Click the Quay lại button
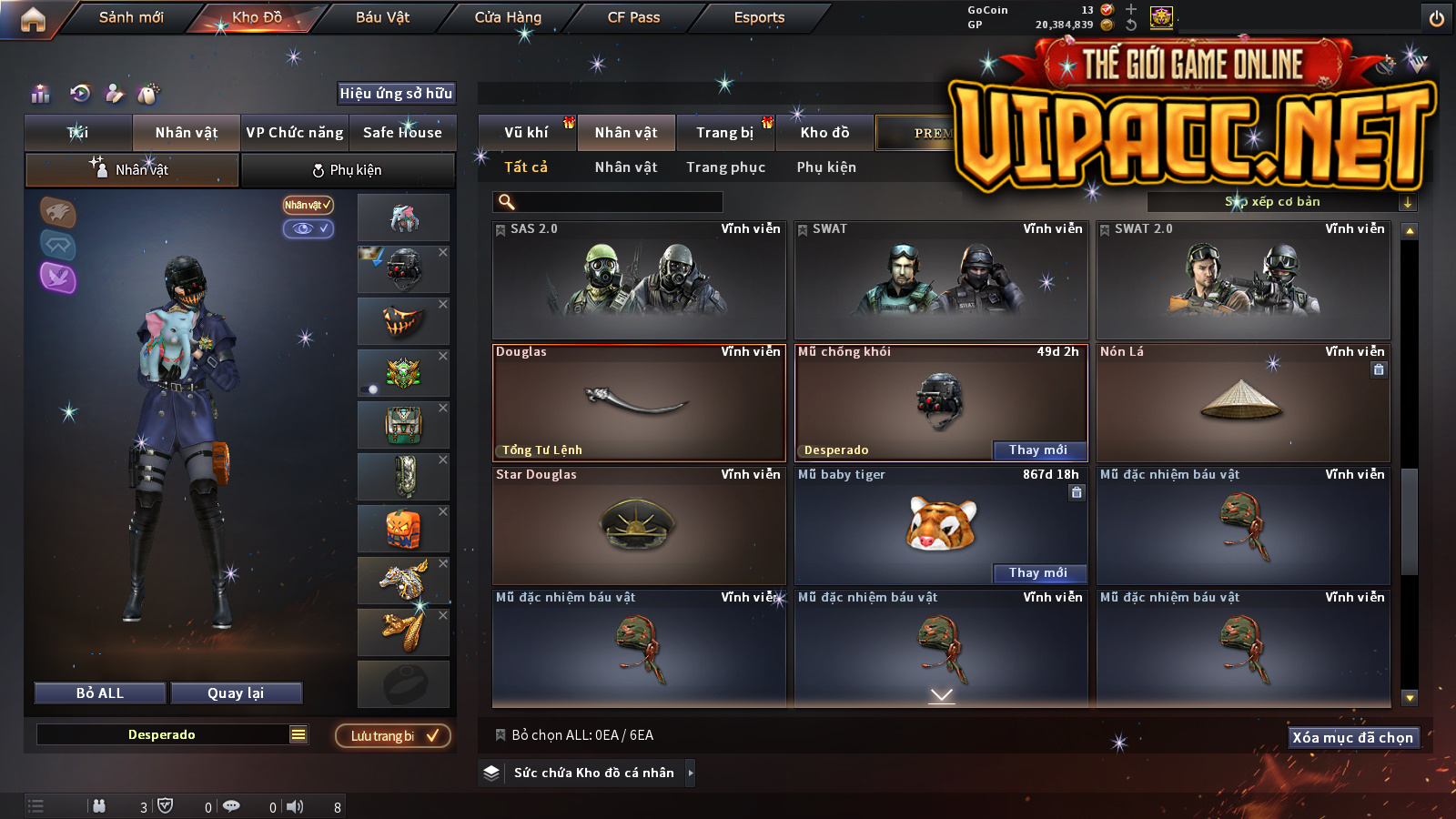This screenshot has height=819, width=1456. (236, 693)
